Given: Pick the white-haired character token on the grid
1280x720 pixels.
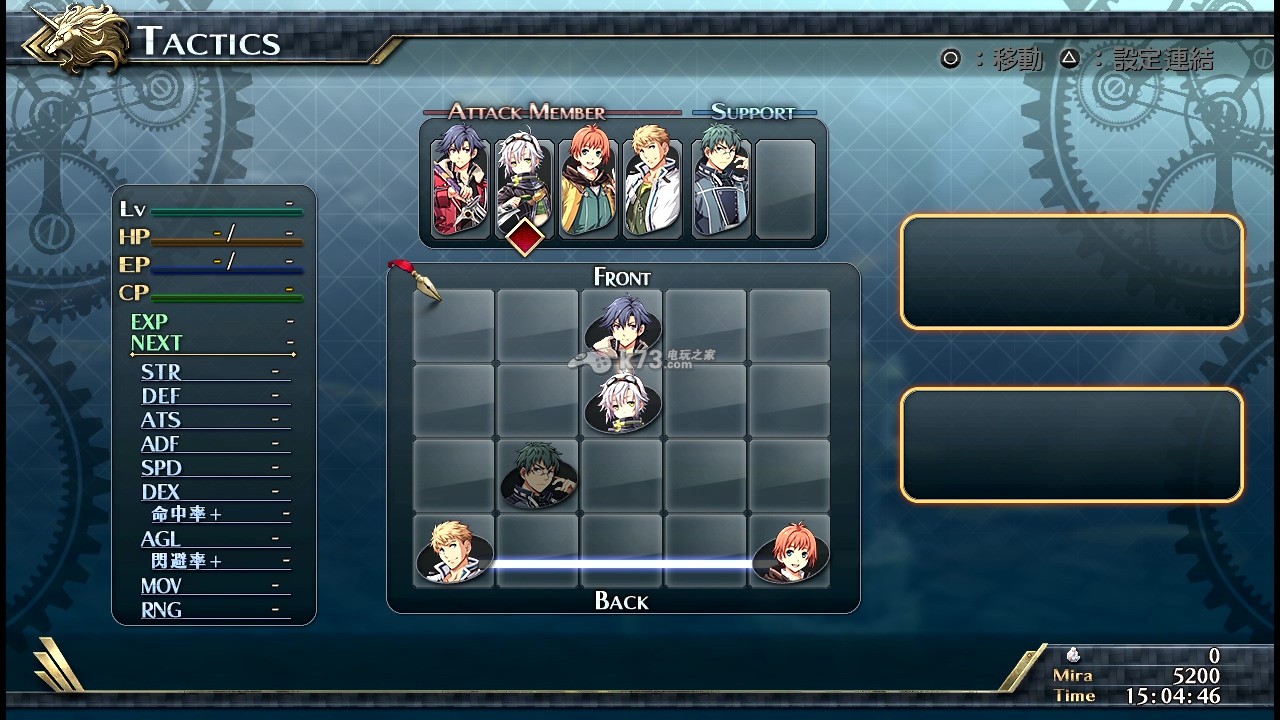Looking at the screenshot, I should (622, 401).
